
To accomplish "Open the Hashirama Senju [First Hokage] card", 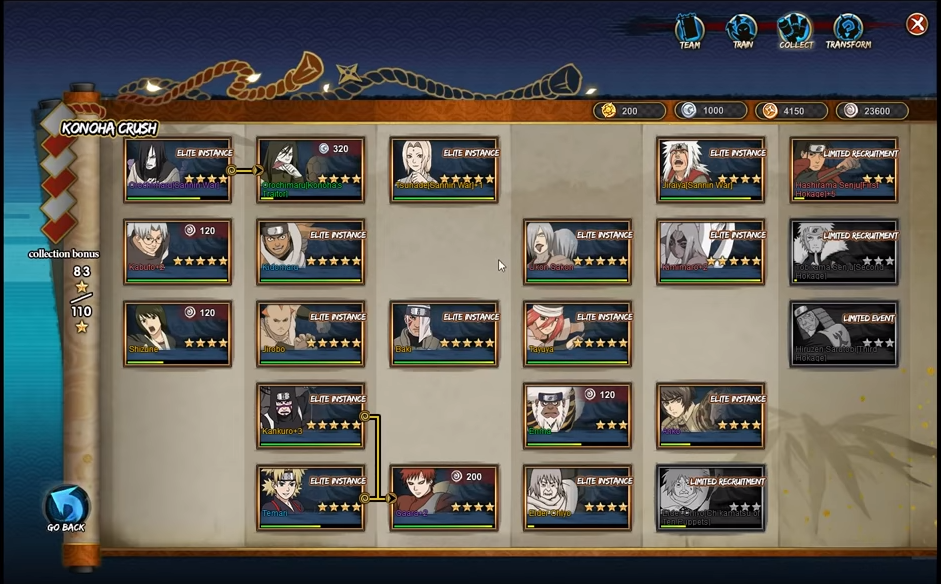I will coord(844,170).
